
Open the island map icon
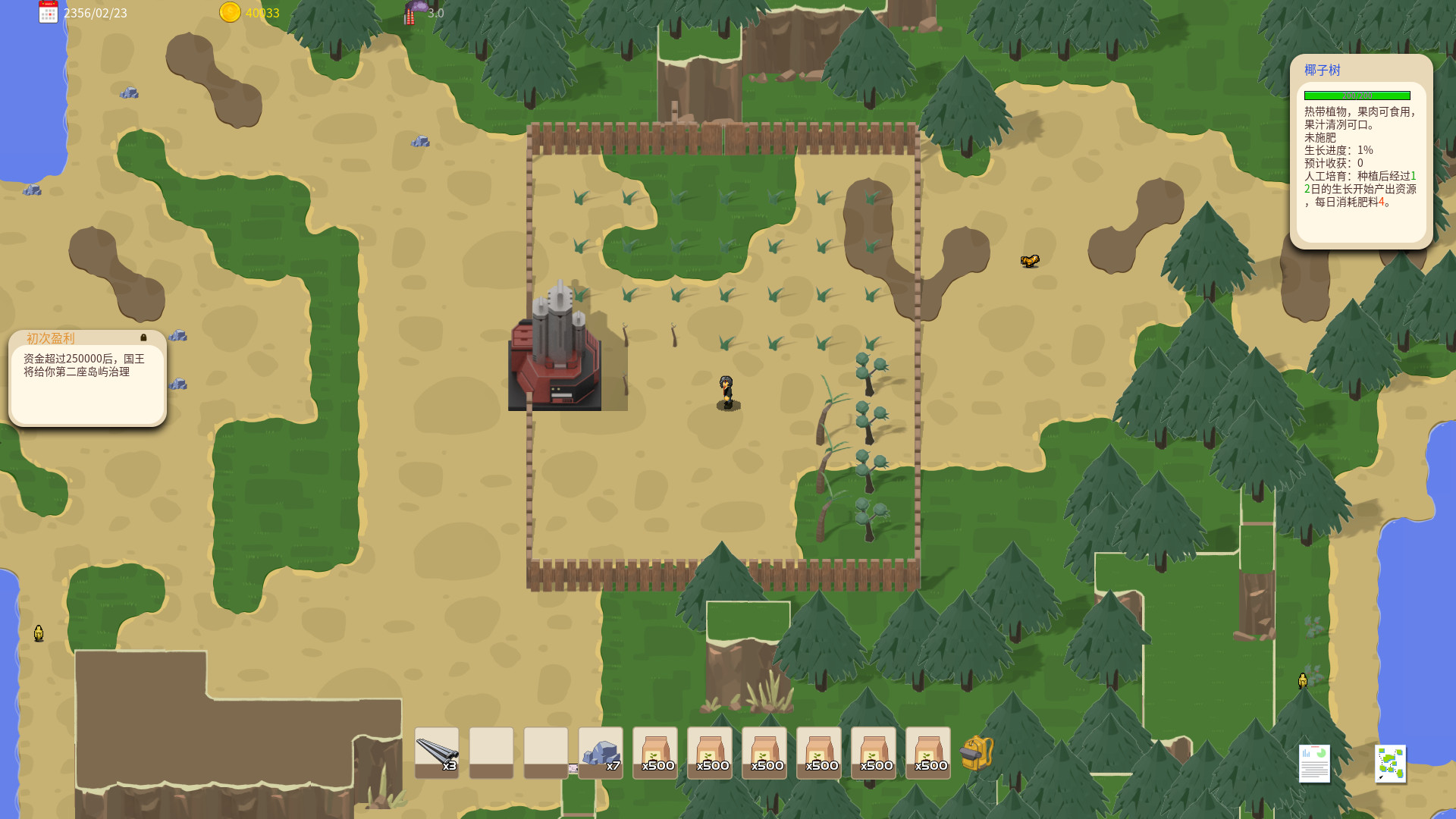(x=1392, y=764)
